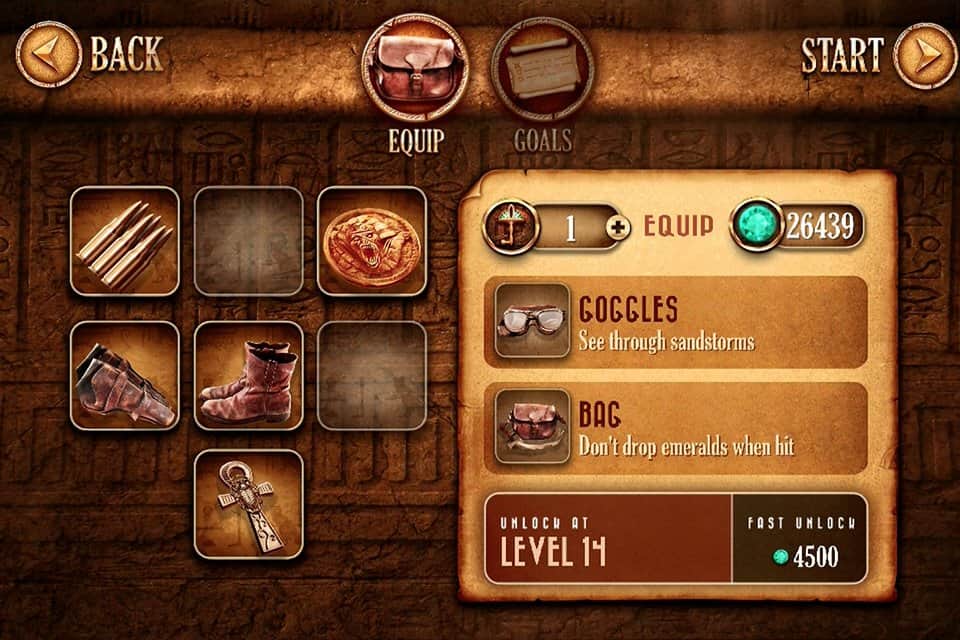Screen dimensions: 960x640
Task: Select the ankh cross item slot
Action: 249,504
